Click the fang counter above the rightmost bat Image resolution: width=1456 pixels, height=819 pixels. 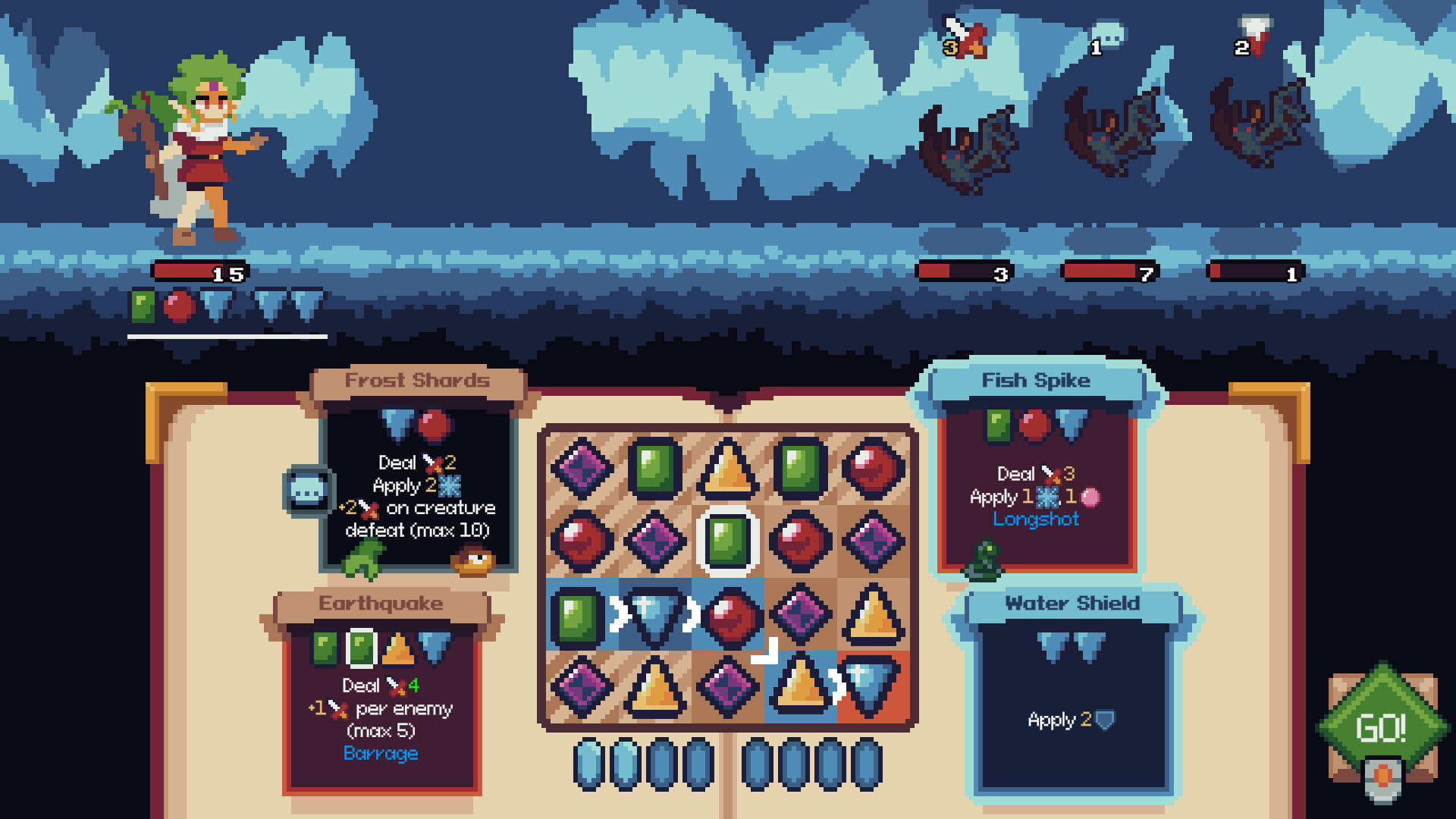click(1254, 34)
